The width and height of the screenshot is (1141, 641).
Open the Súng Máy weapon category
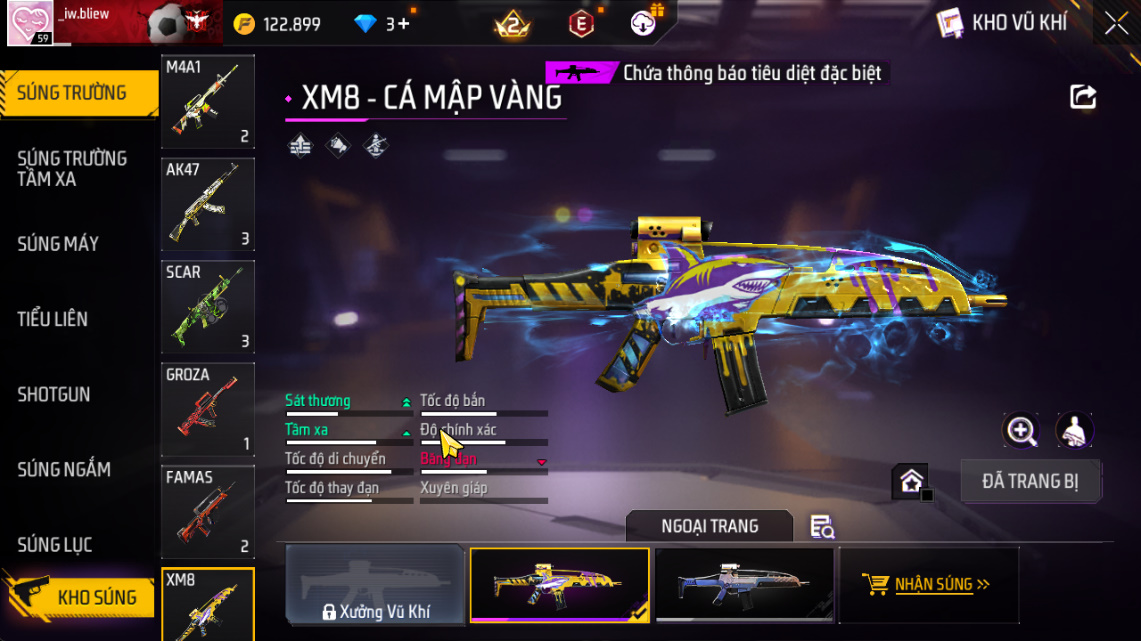(58, 244)
